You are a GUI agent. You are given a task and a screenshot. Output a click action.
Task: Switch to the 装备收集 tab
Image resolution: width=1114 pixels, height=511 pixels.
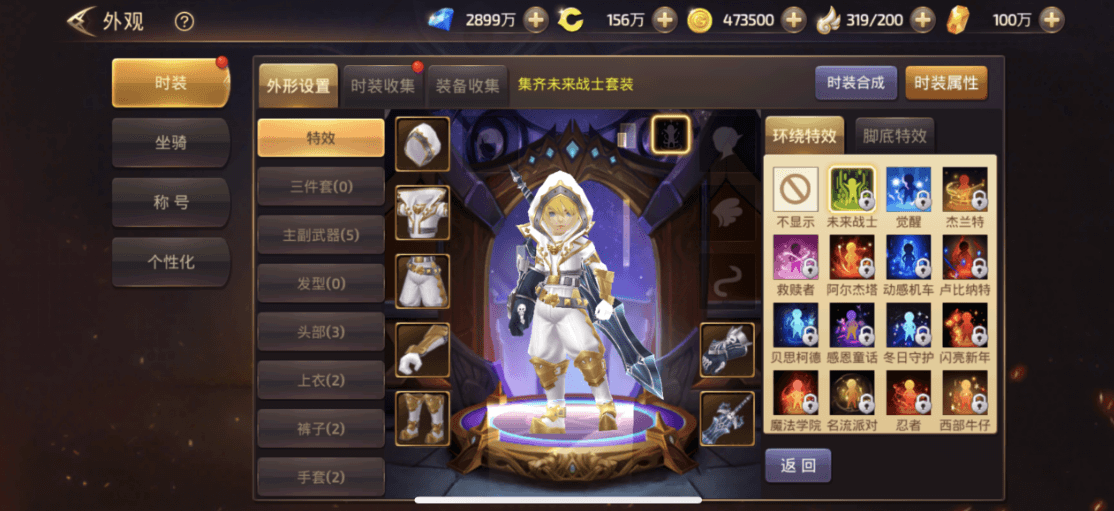[x=467, y=86]
